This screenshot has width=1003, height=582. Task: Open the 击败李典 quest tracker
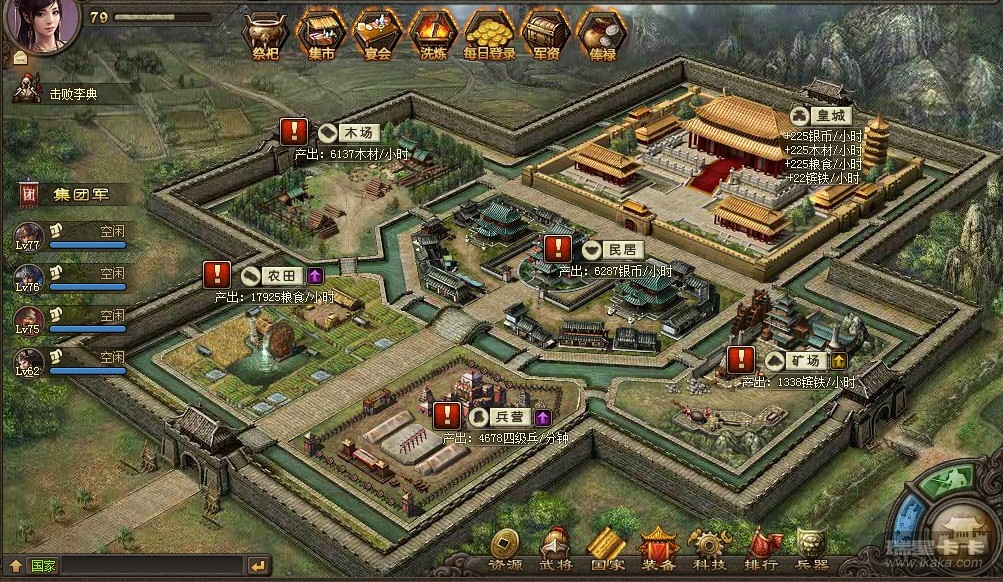[72, 94]
